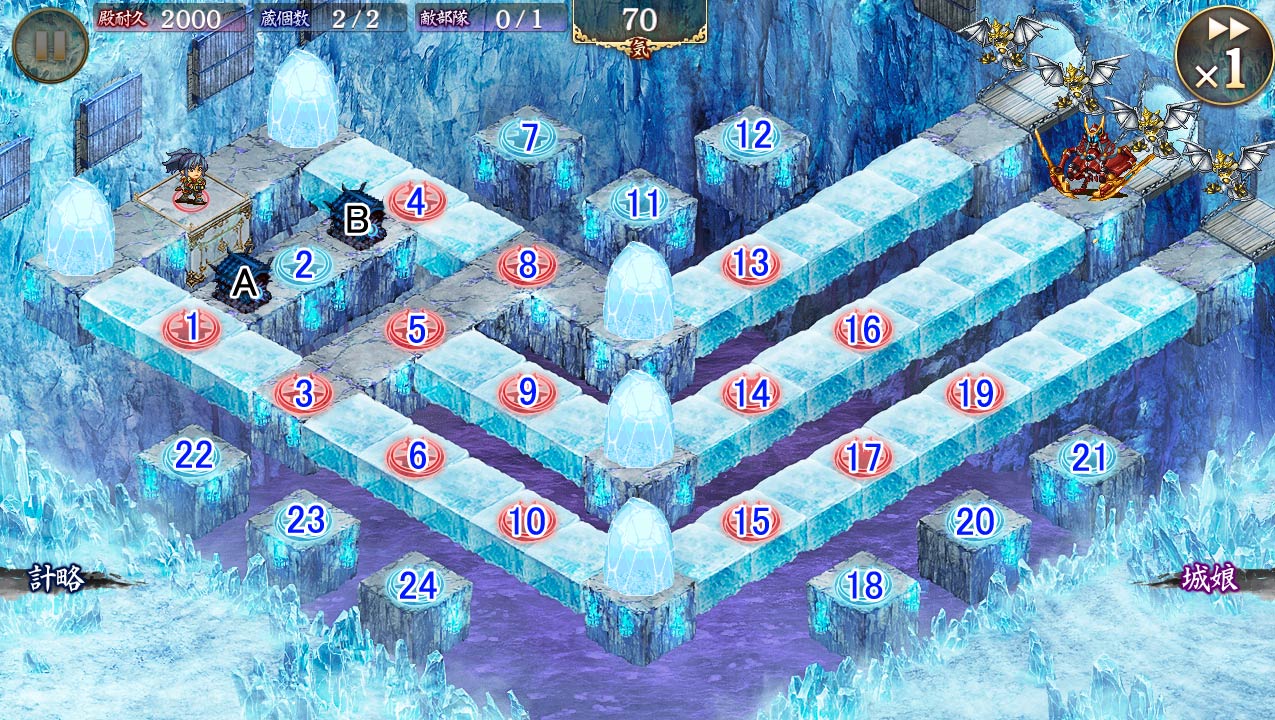
Task: Pick red deployment tile 16
Action: pos(862,329)
